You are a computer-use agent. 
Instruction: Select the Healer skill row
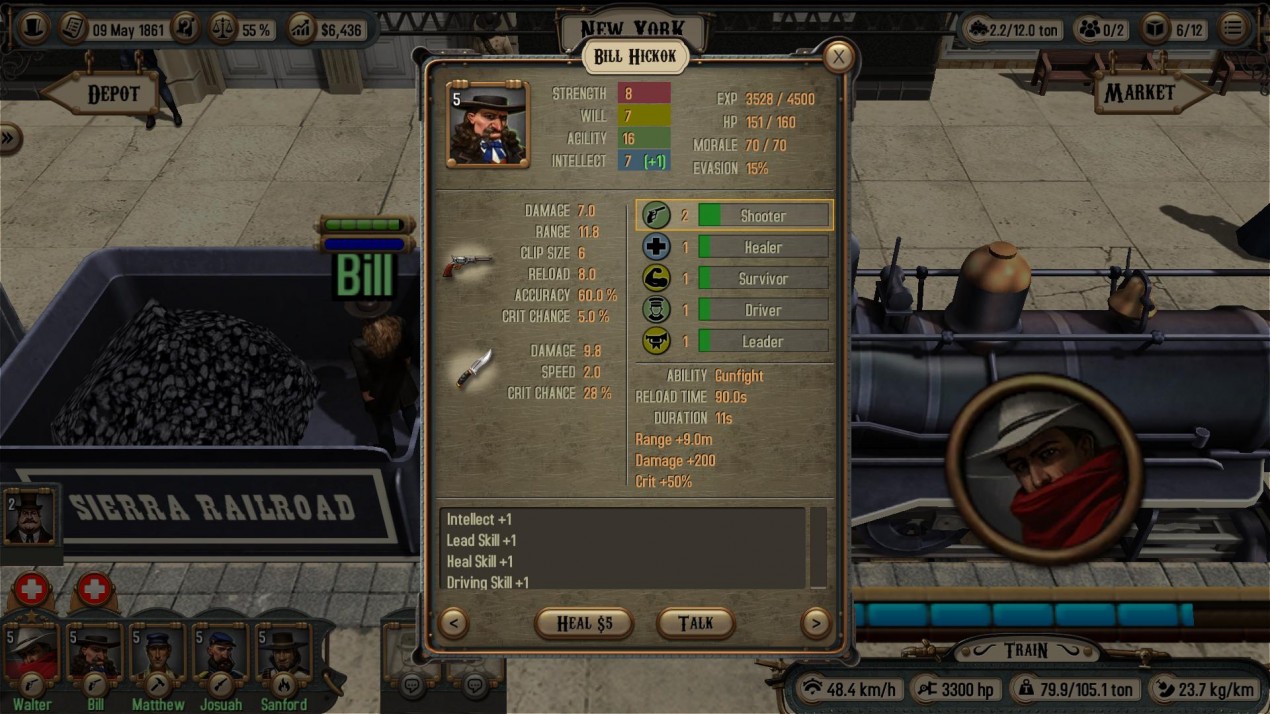[762, 247]
